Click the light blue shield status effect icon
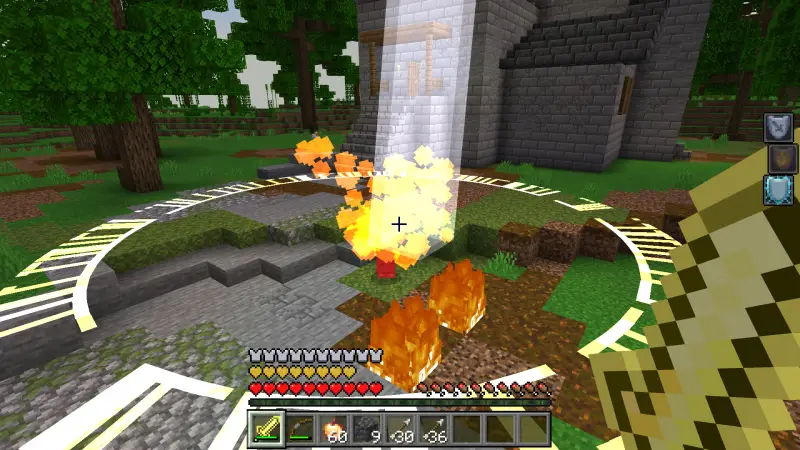This screenshot has height=450, width=800. (779, 189)
